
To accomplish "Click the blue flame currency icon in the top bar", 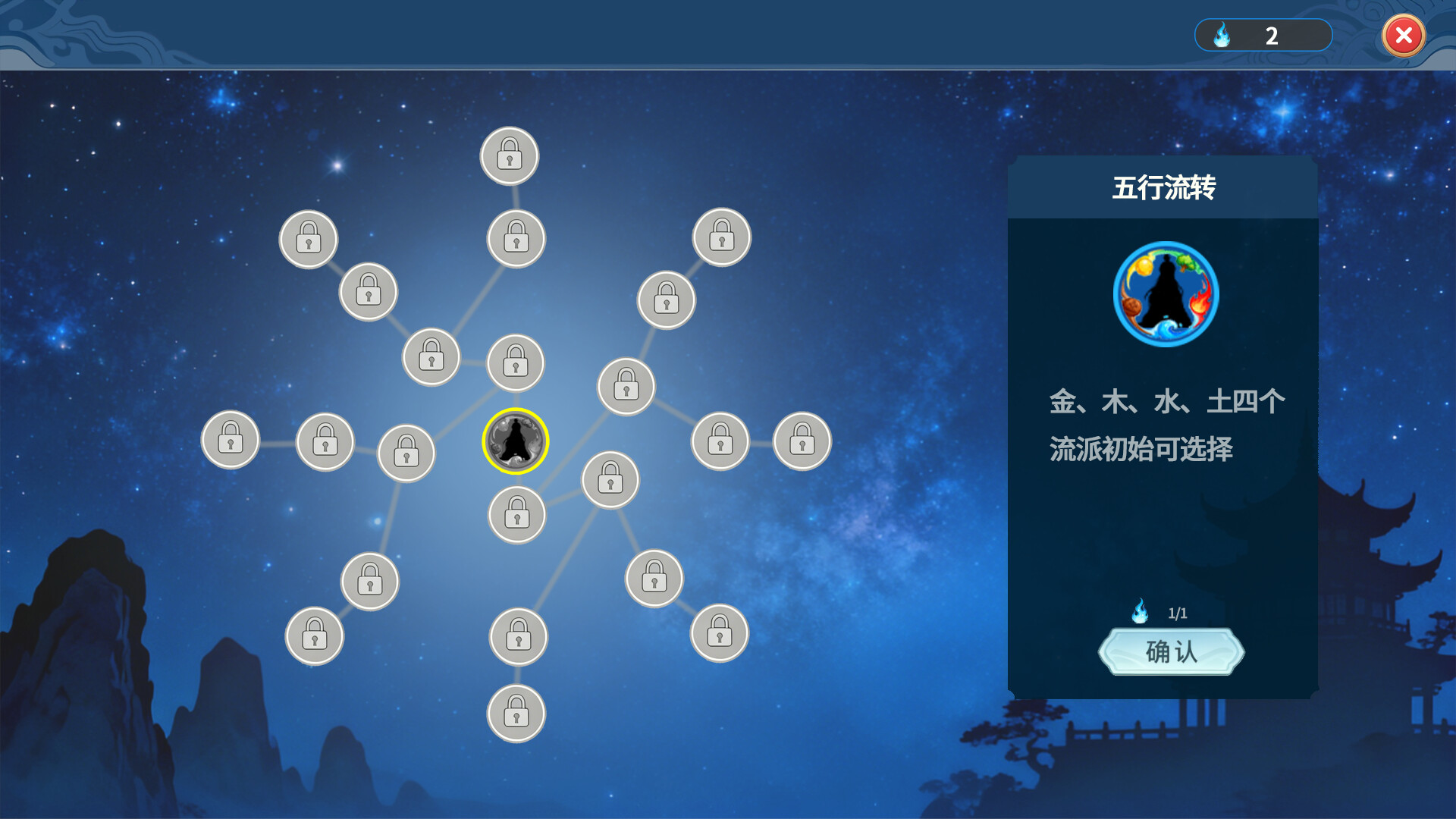I will 1222,34.
